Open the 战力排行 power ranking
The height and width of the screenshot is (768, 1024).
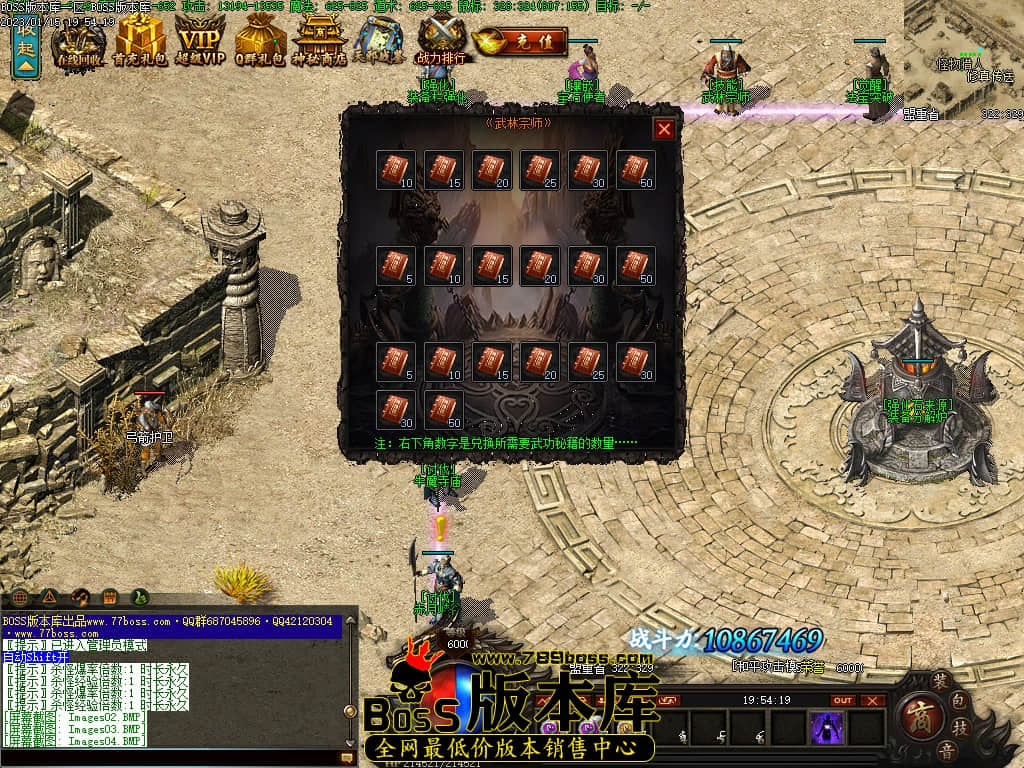442,42
